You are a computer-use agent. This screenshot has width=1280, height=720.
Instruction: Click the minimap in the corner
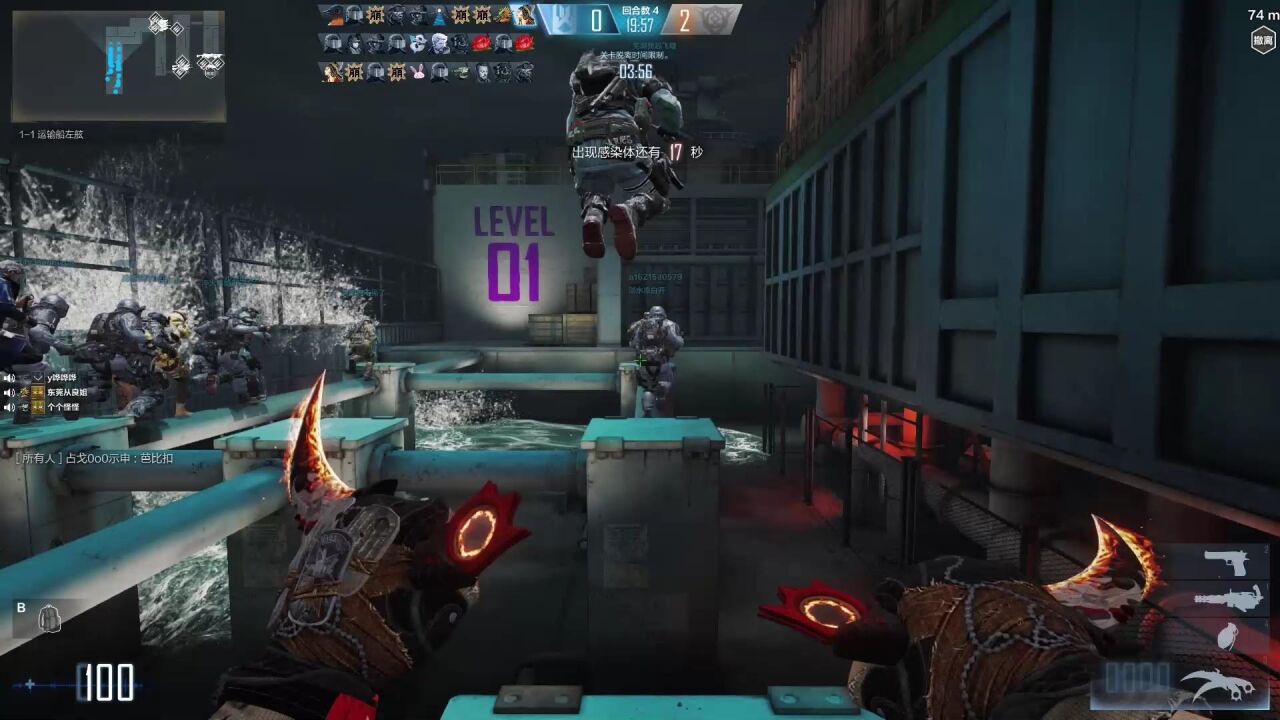coord(118,65)
